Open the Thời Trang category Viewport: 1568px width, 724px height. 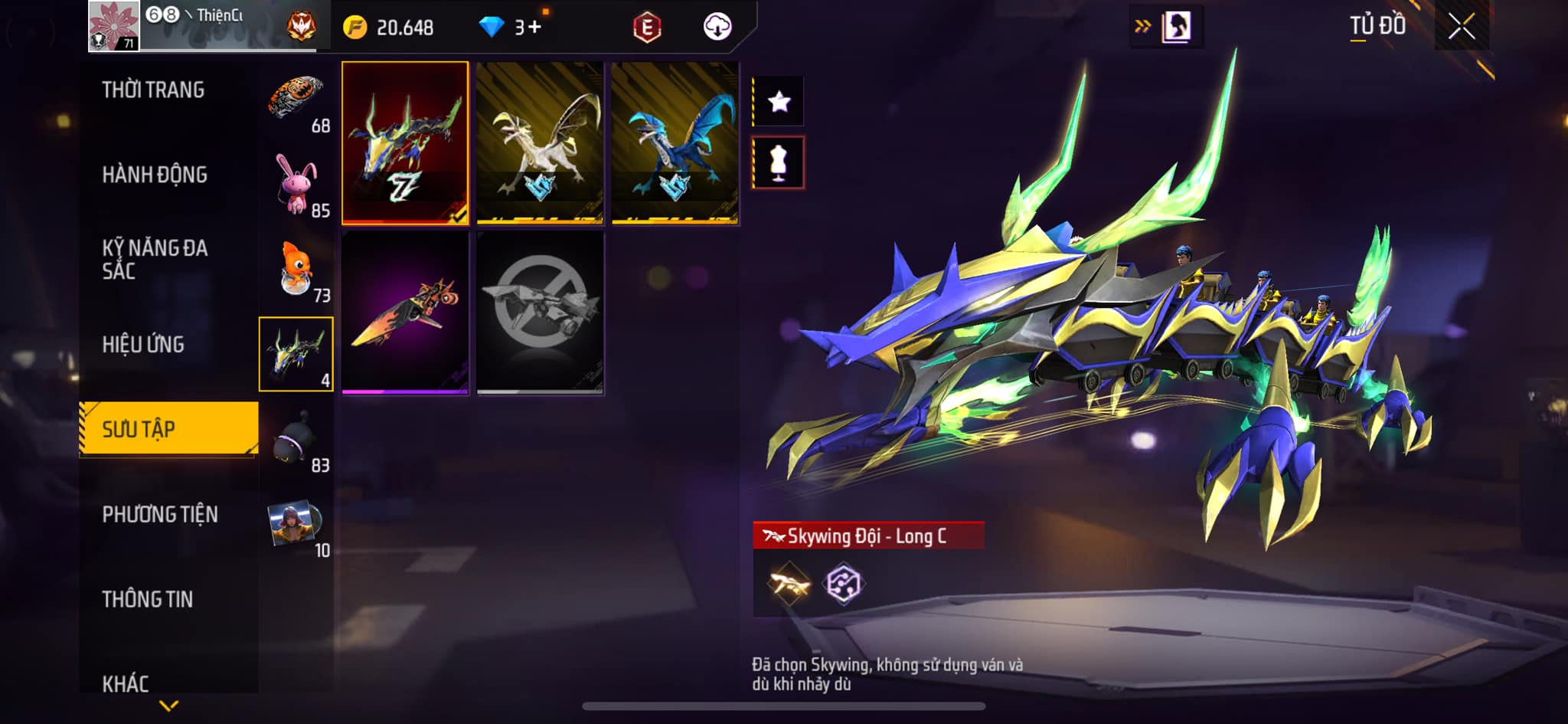[153, 90]
